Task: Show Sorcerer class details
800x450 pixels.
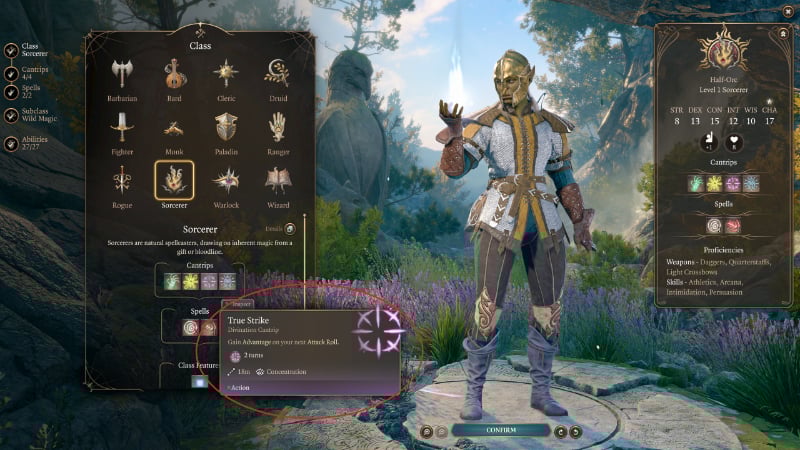Action: [x=289, y=229]
